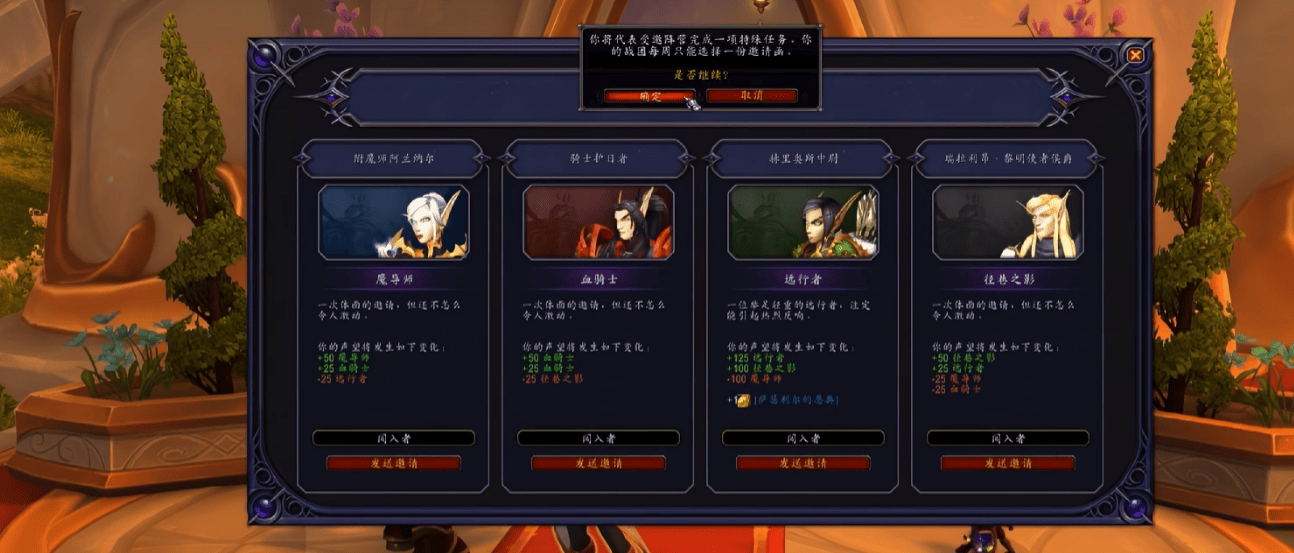Screen dimensions: 1294x553
Task: Close the invitation selection window
Action: pyautogui.click(x=1135, y=56)
